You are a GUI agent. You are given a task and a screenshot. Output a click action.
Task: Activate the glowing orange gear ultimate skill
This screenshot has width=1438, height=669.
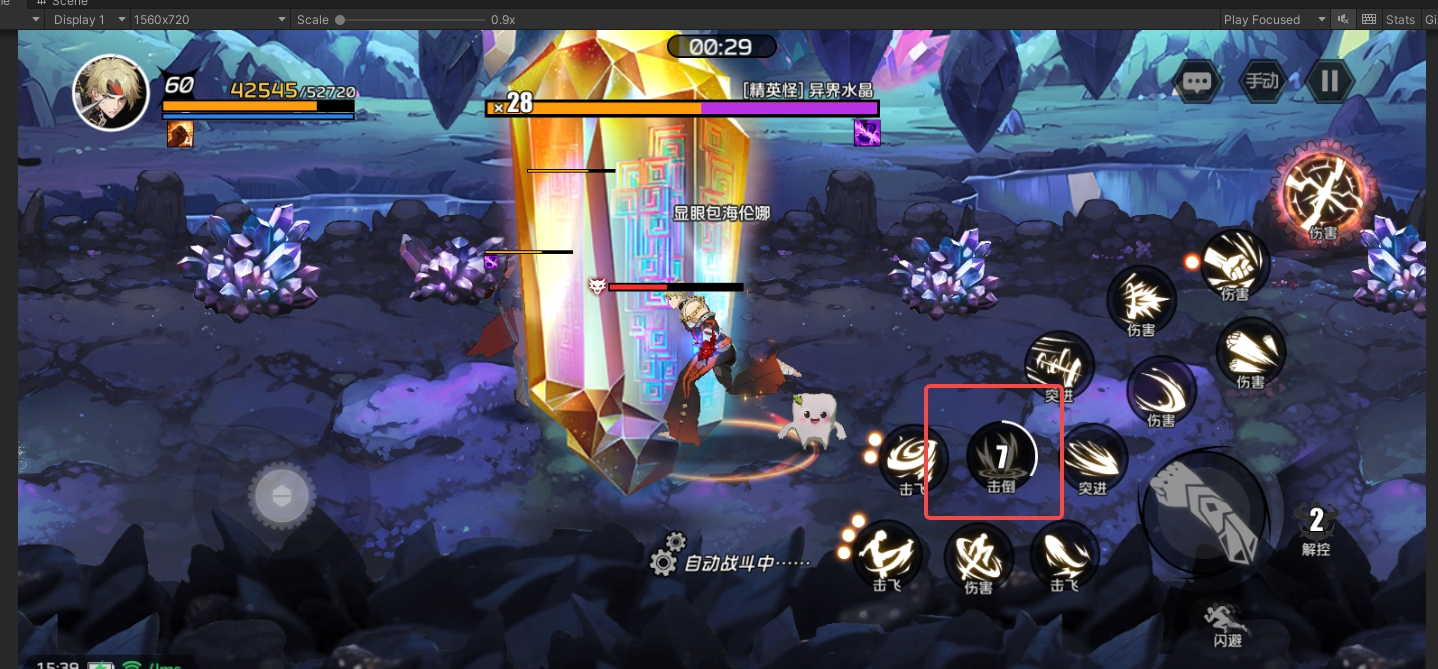[x=1322, y=190]
